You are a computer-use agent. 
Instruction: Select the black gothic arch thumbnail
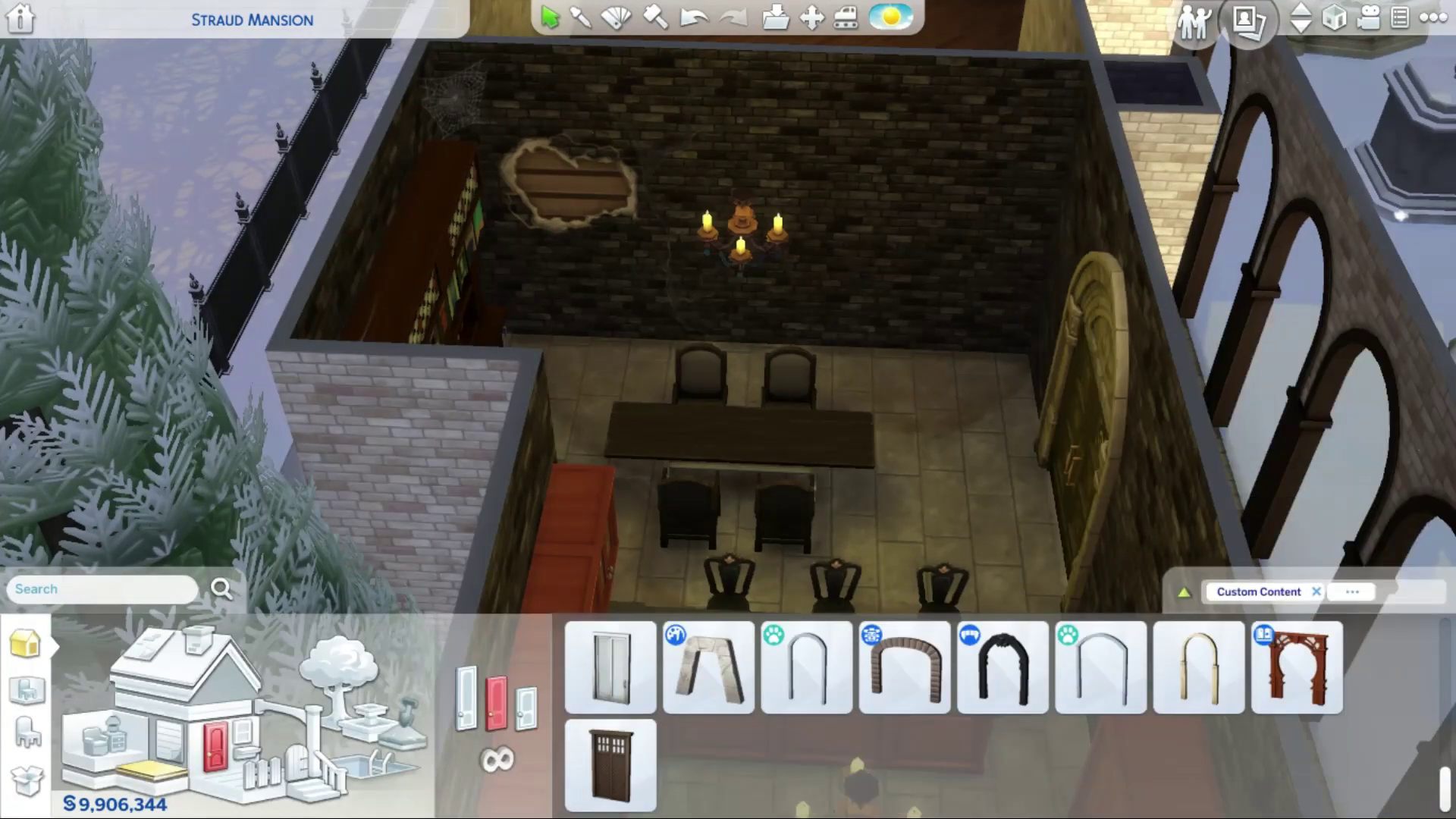tap(1003, 668)
